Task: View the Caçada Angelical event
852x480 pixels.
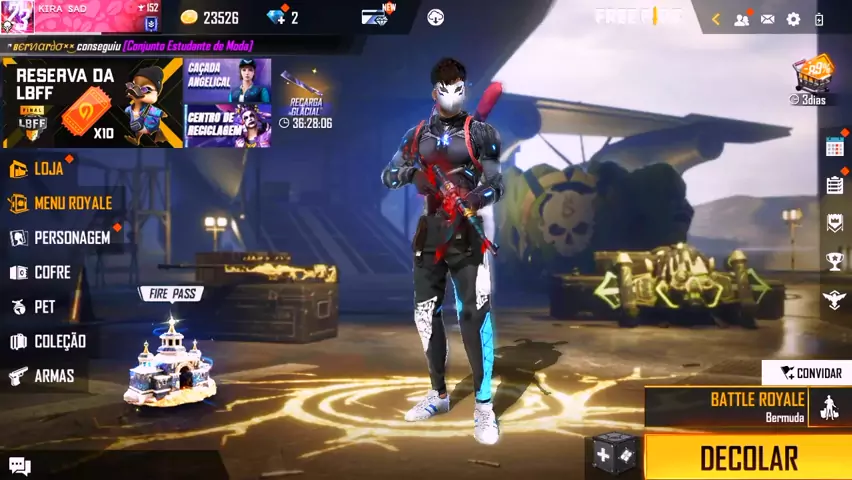Action: [227, 79]
